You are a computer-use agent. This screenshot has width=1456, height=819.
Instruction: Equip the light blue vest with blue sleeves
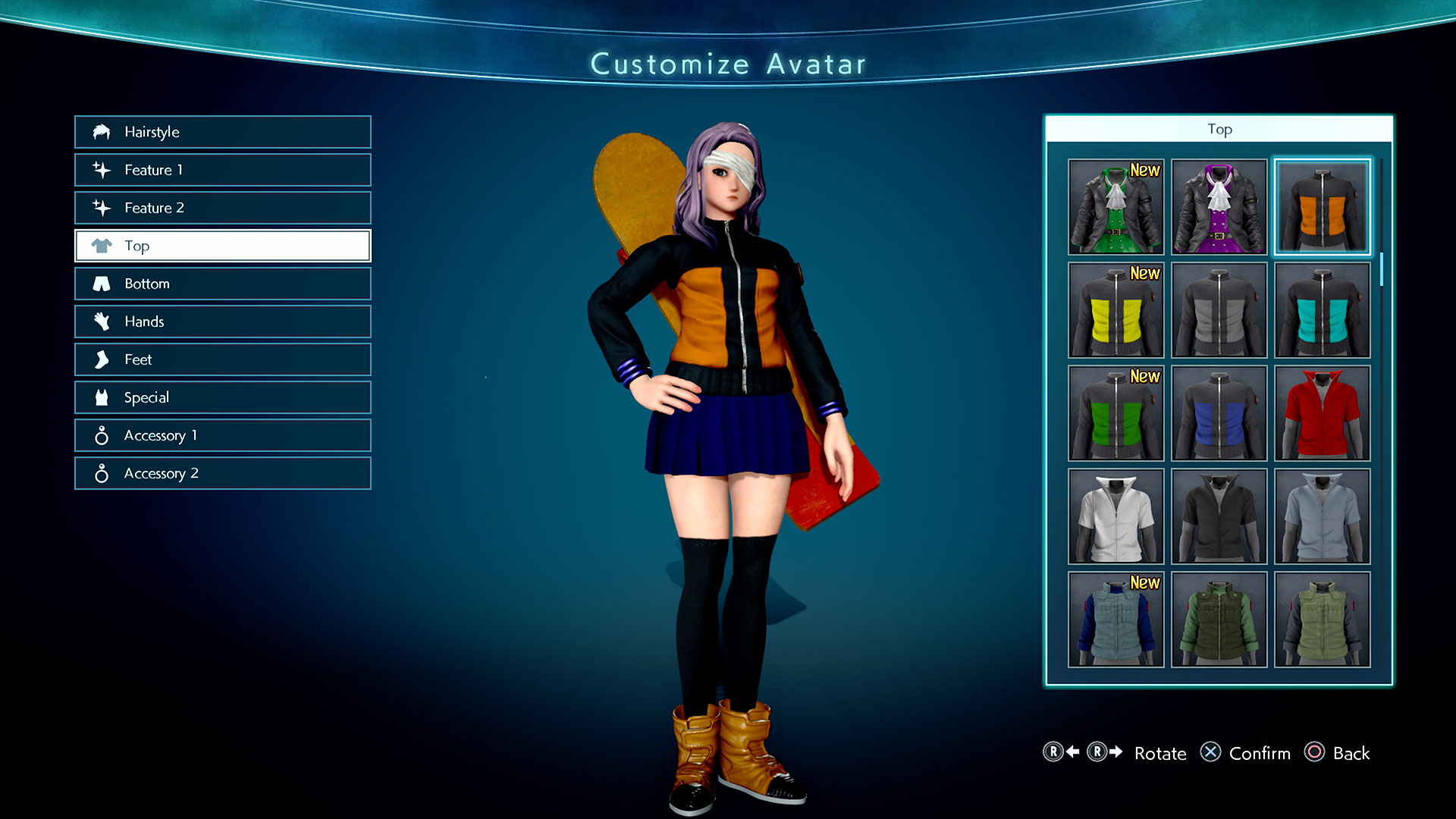[x=1116, y=620]
